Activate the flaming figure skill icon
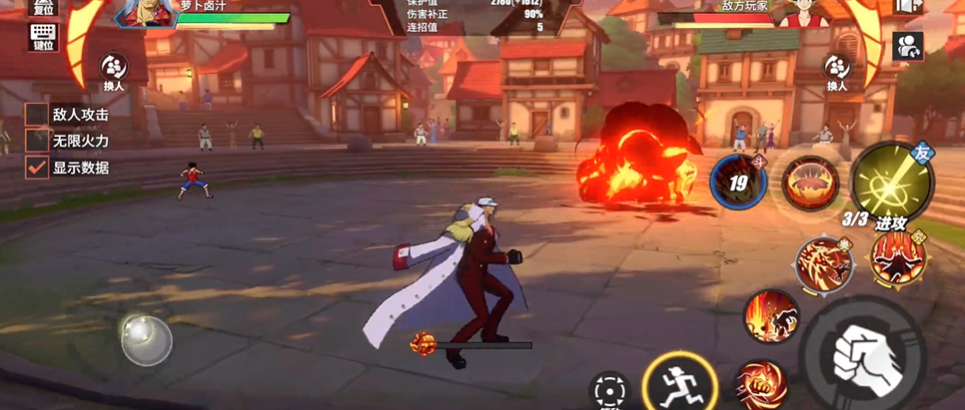This screenshot has height=410, width=965. (x=770, y=315)
